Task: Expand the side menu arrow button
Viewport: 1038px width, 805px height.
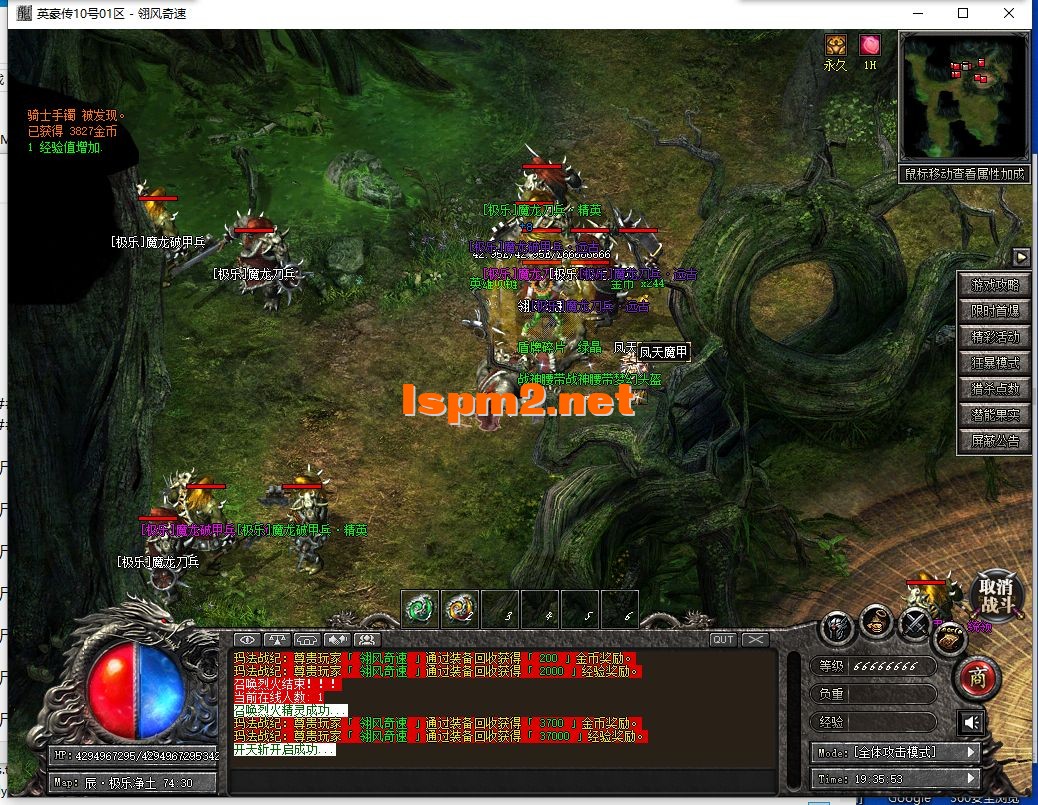Action: click(1021, 256)
